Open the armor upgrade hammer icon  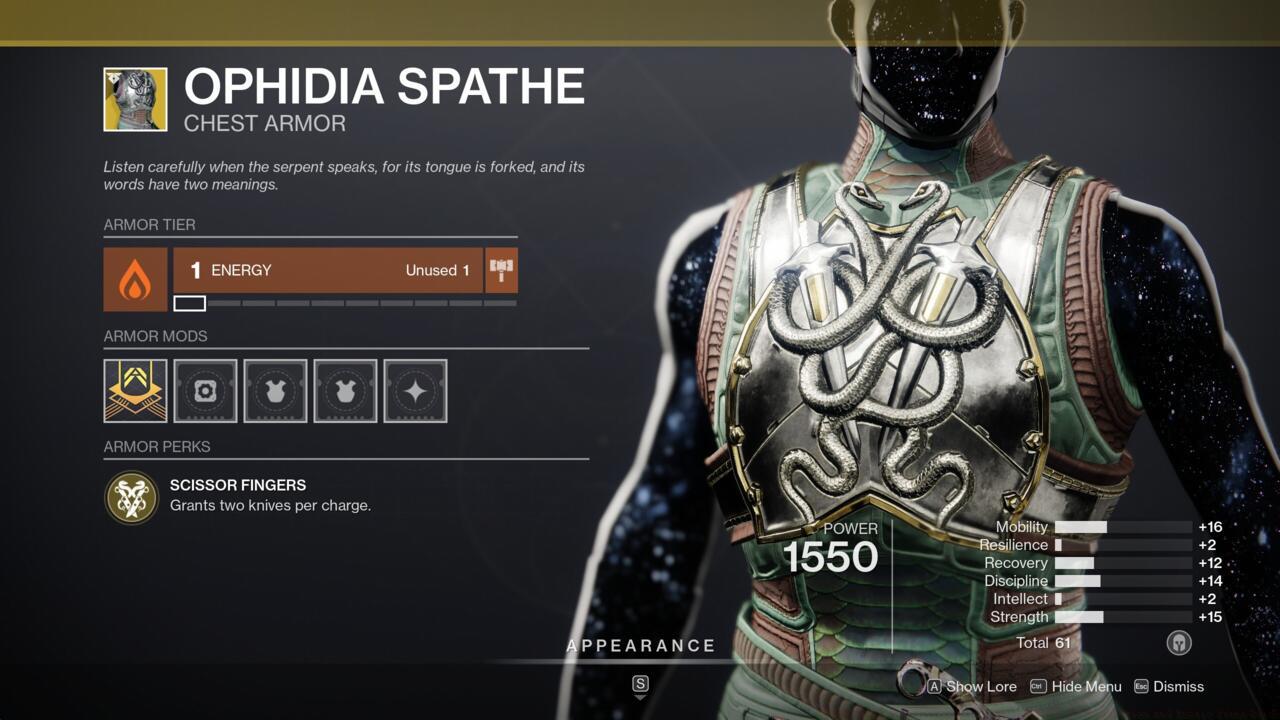point(501,269)
